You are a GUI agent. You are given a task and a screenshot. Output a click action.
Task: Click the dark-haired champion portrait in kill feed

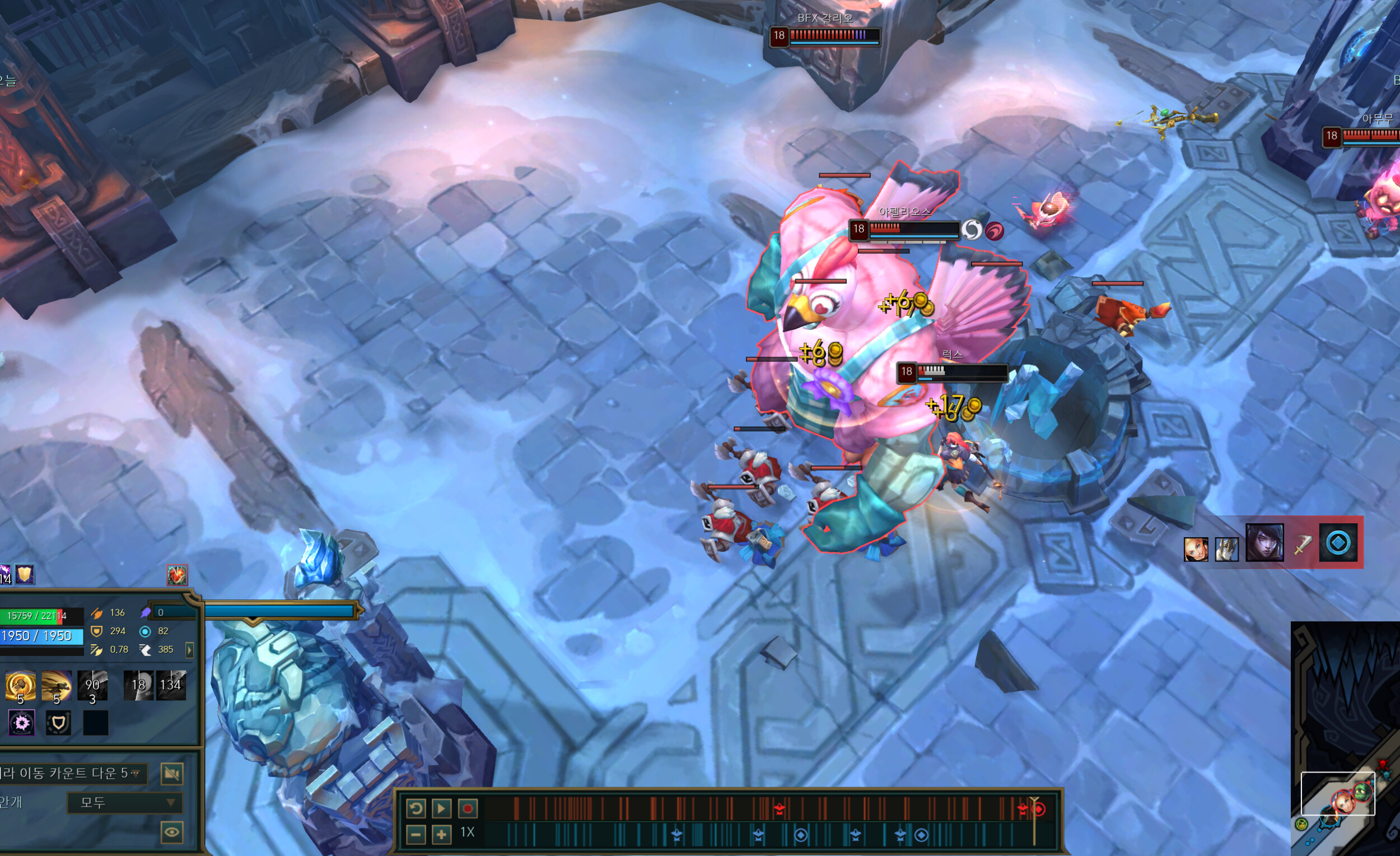click(x=1264, y=543)
